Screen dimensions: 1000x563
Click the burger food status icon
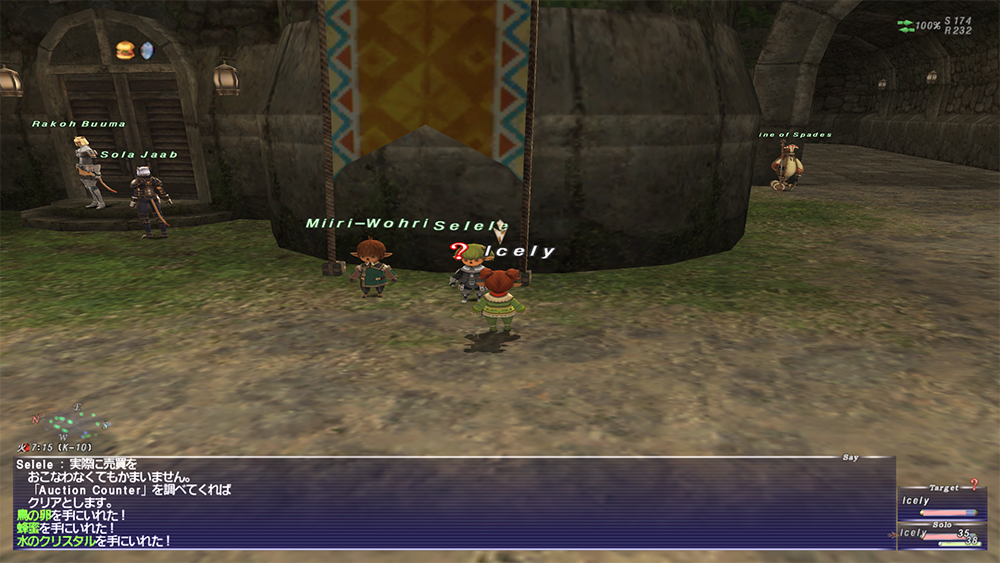coord(125,49)
